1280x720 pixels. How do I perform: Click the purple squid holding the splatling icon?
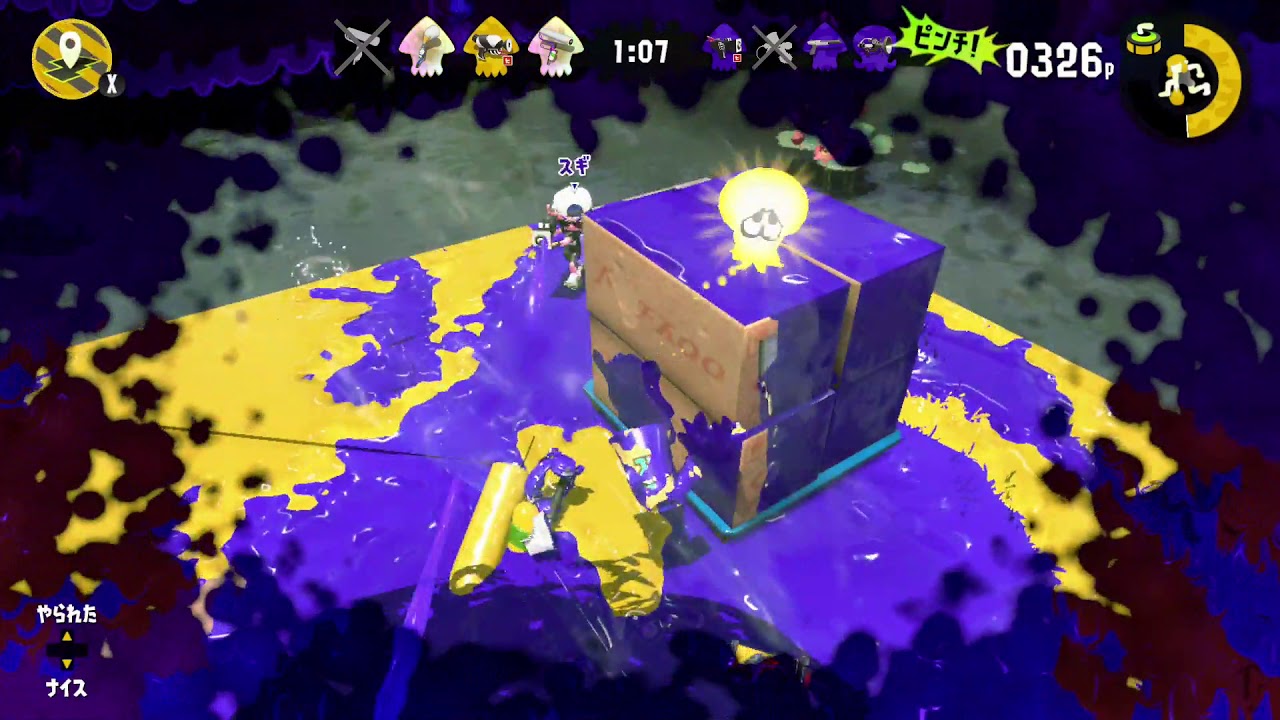coord(875,48)
